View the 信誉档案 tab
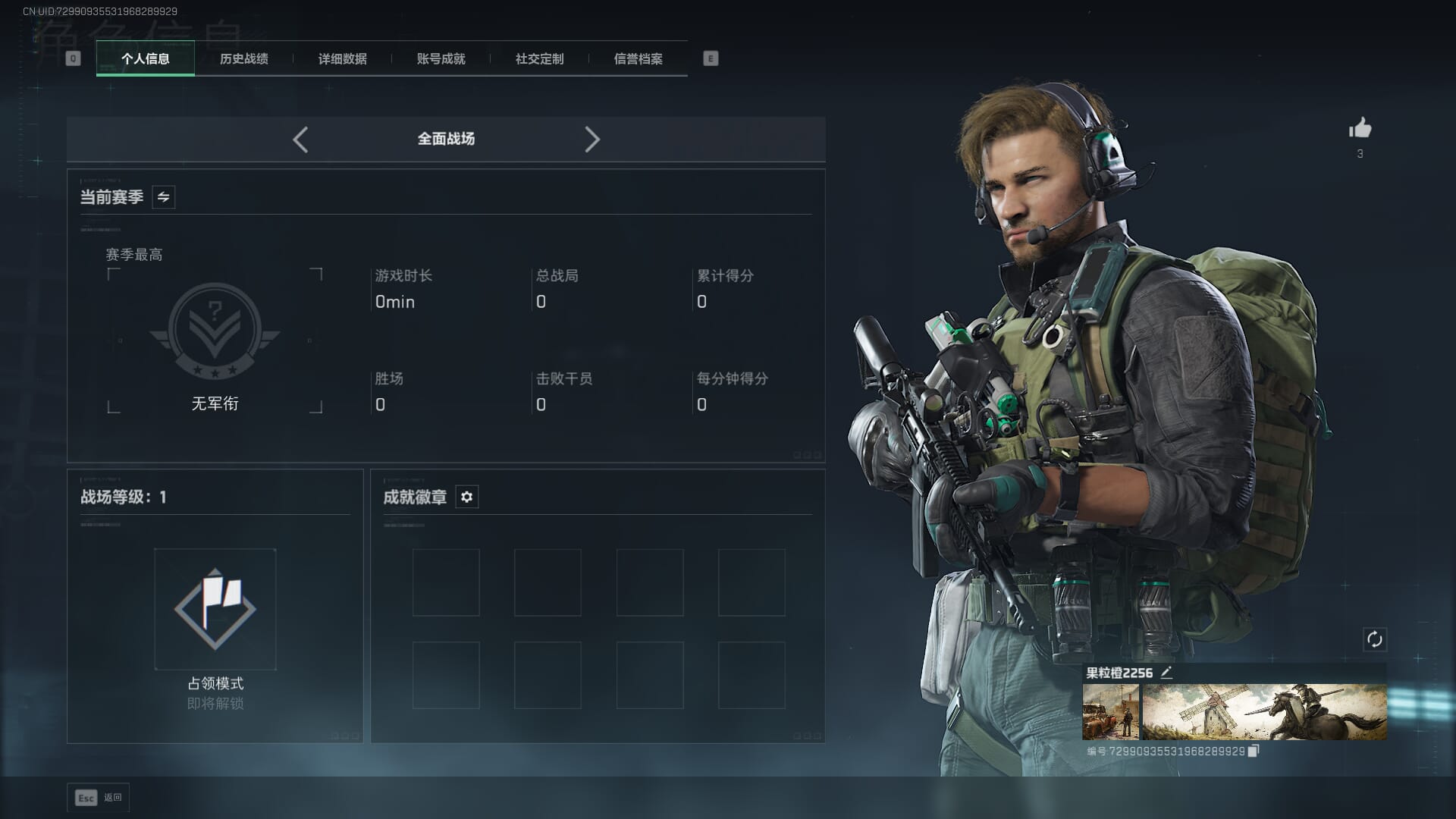Screen dimensions: 1456x819 pyautogui.click(x=638, y=58)
